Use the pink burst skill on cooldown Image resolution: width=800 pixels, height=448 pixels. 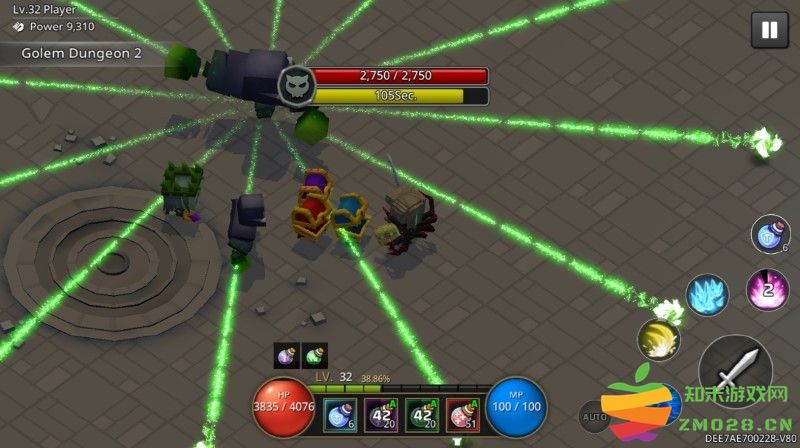click(767, 290)
